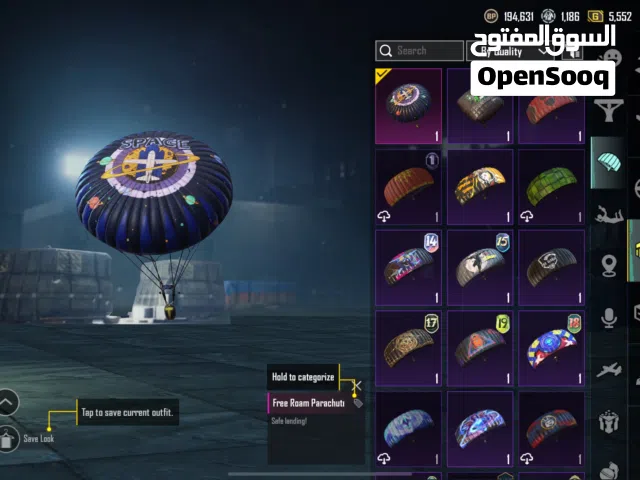The width and height of the screenshot is (640, 480).
Task: Pick the parachute with the 14 badge
Action: pos(408,267)
